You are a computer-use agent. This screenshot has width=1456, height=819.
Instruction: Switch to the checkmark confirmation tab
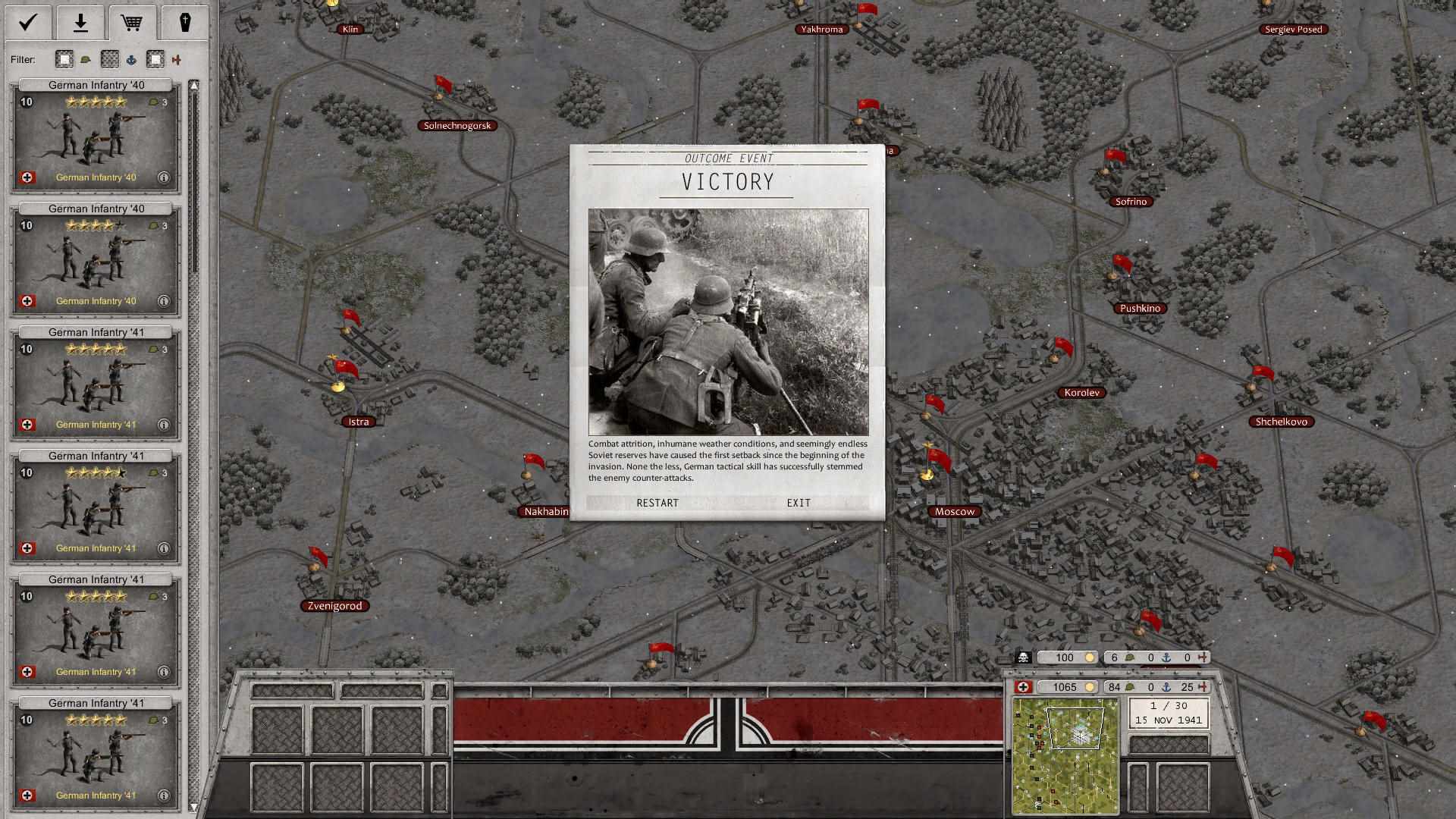pos(27,21)
